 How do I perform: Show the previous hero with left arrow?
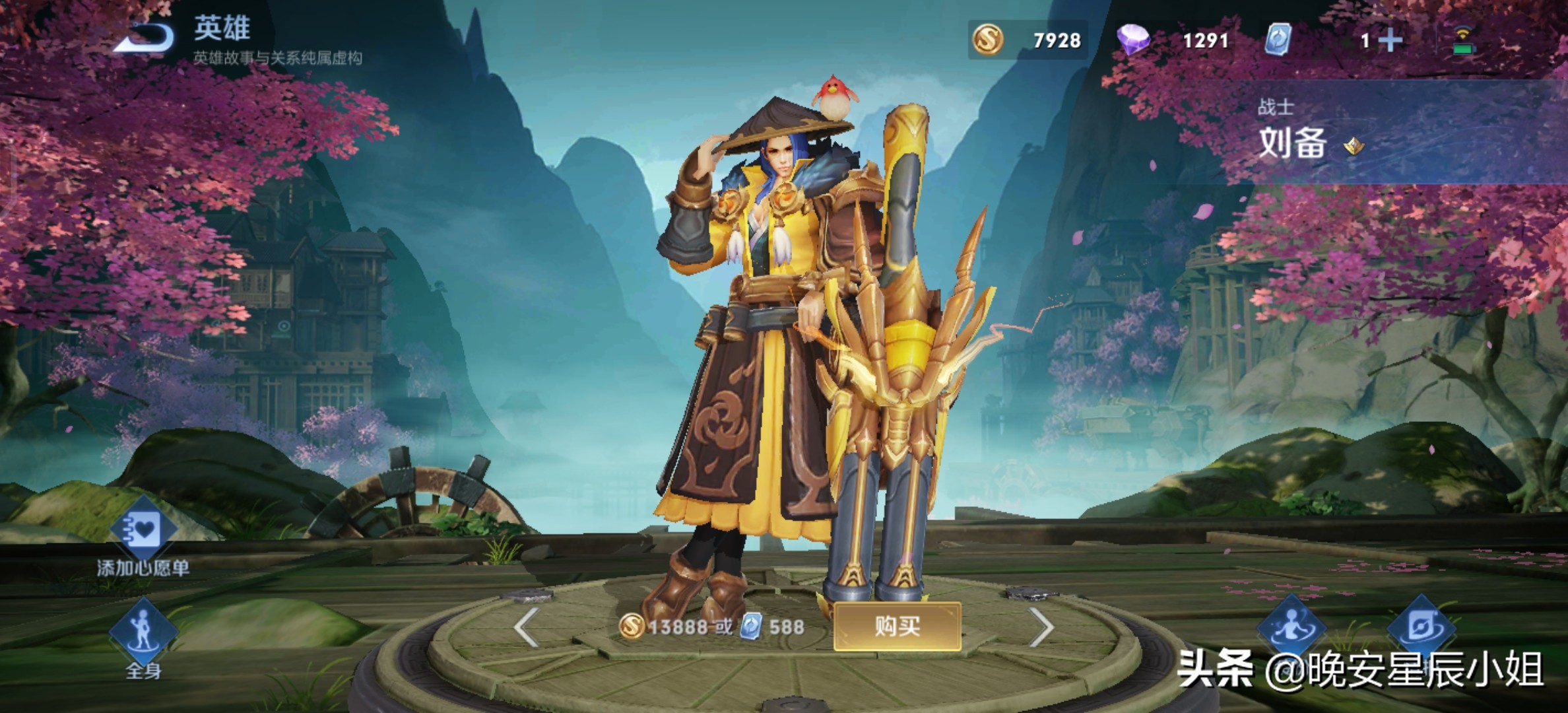click(526, 626)
